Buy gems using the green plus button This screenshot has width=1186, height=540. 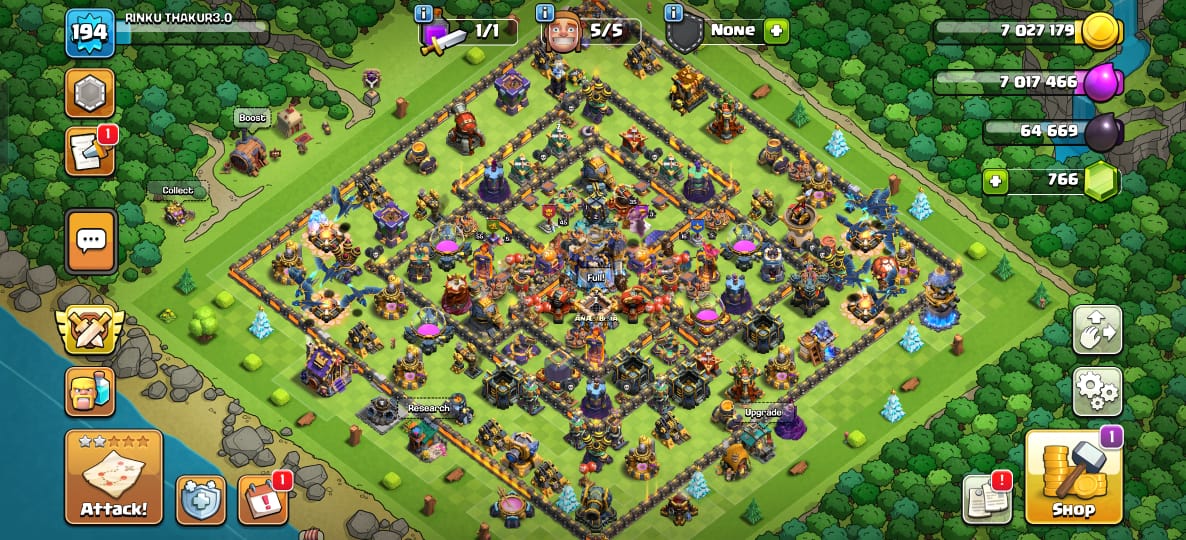[995, 181]
